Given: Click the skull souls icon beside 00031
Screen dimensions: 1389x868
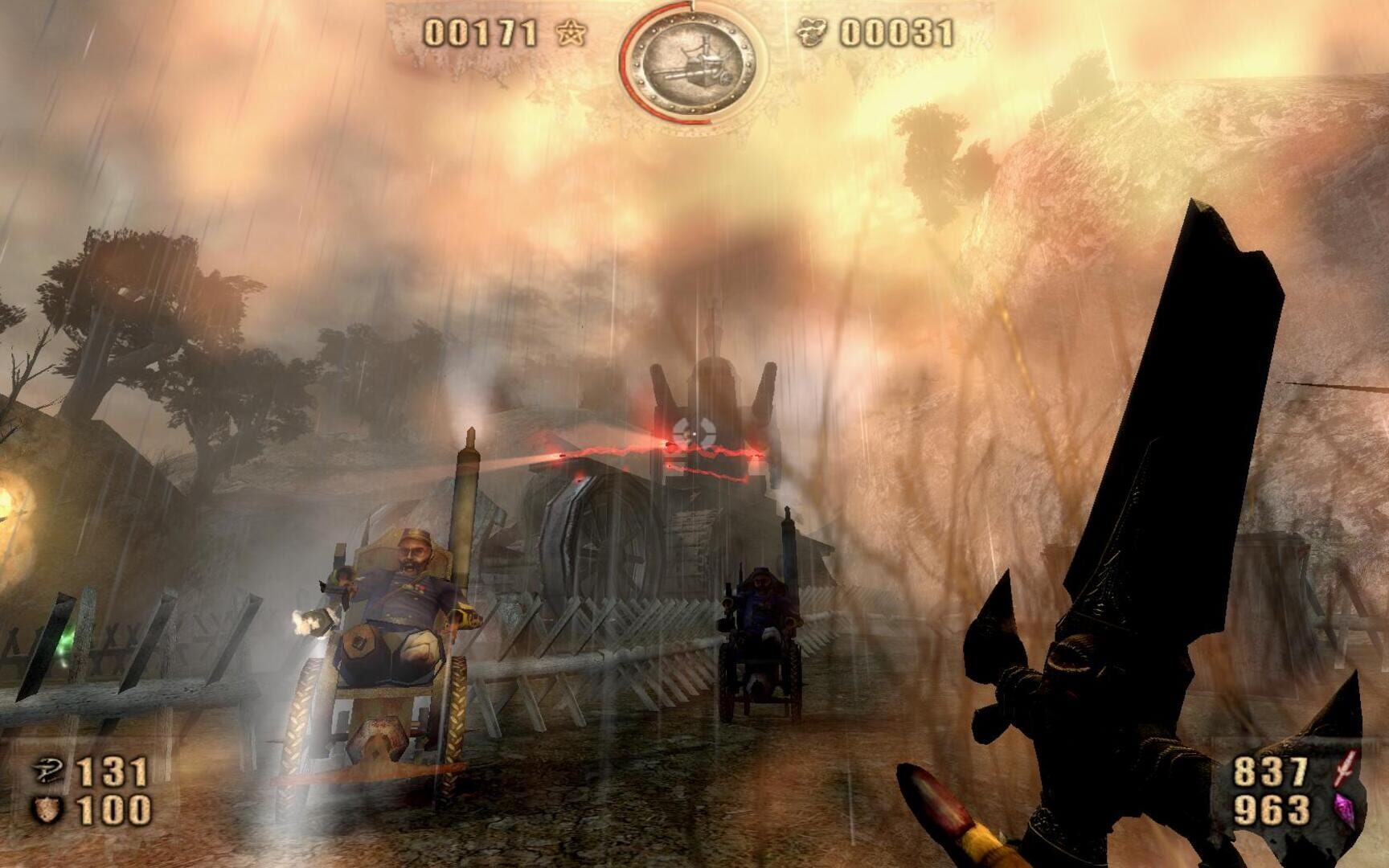Looking at the screenshot, I should point(813,30).
